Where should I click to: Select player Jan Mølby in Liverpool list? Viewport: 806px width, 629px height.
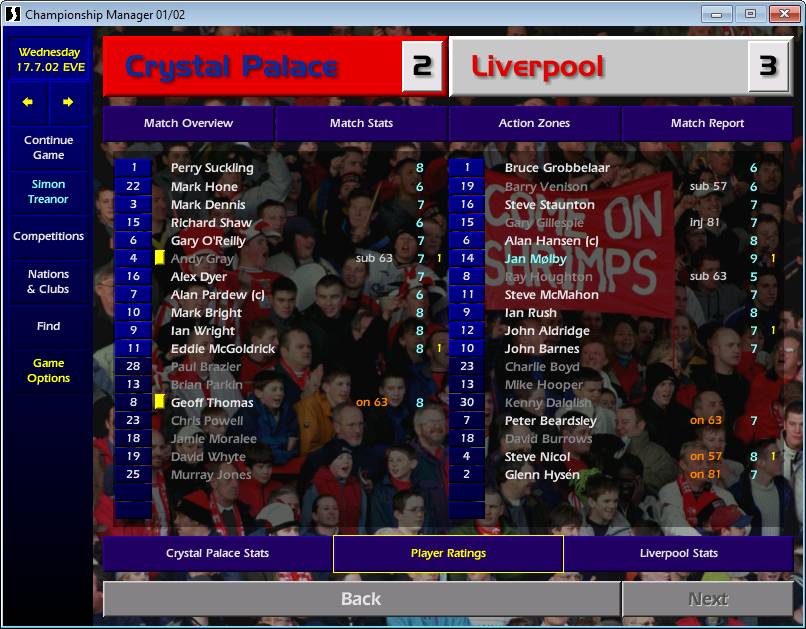point(536,259)
